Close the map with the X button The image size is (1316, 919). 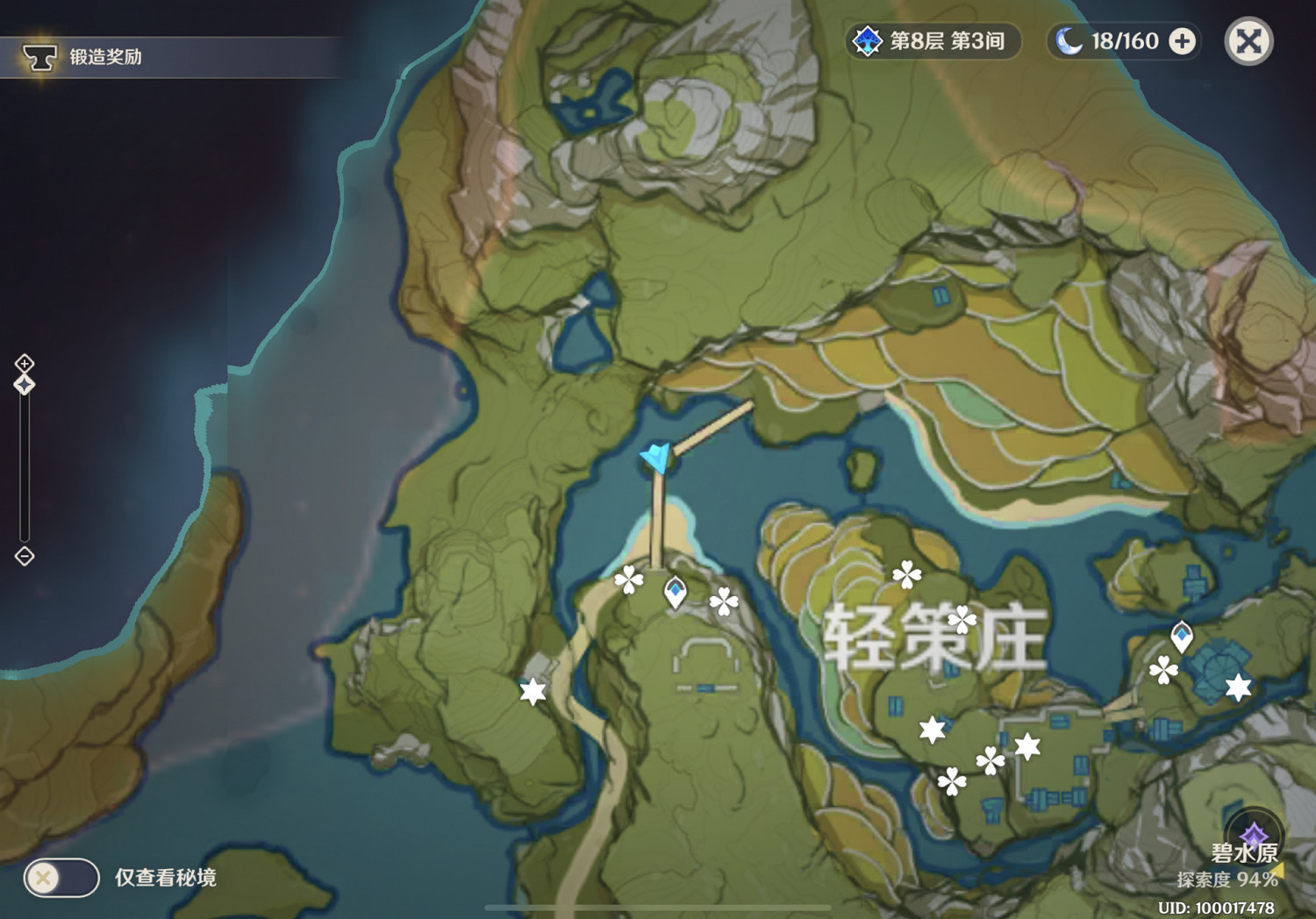pyautogui.click(x=1248, y=39)
